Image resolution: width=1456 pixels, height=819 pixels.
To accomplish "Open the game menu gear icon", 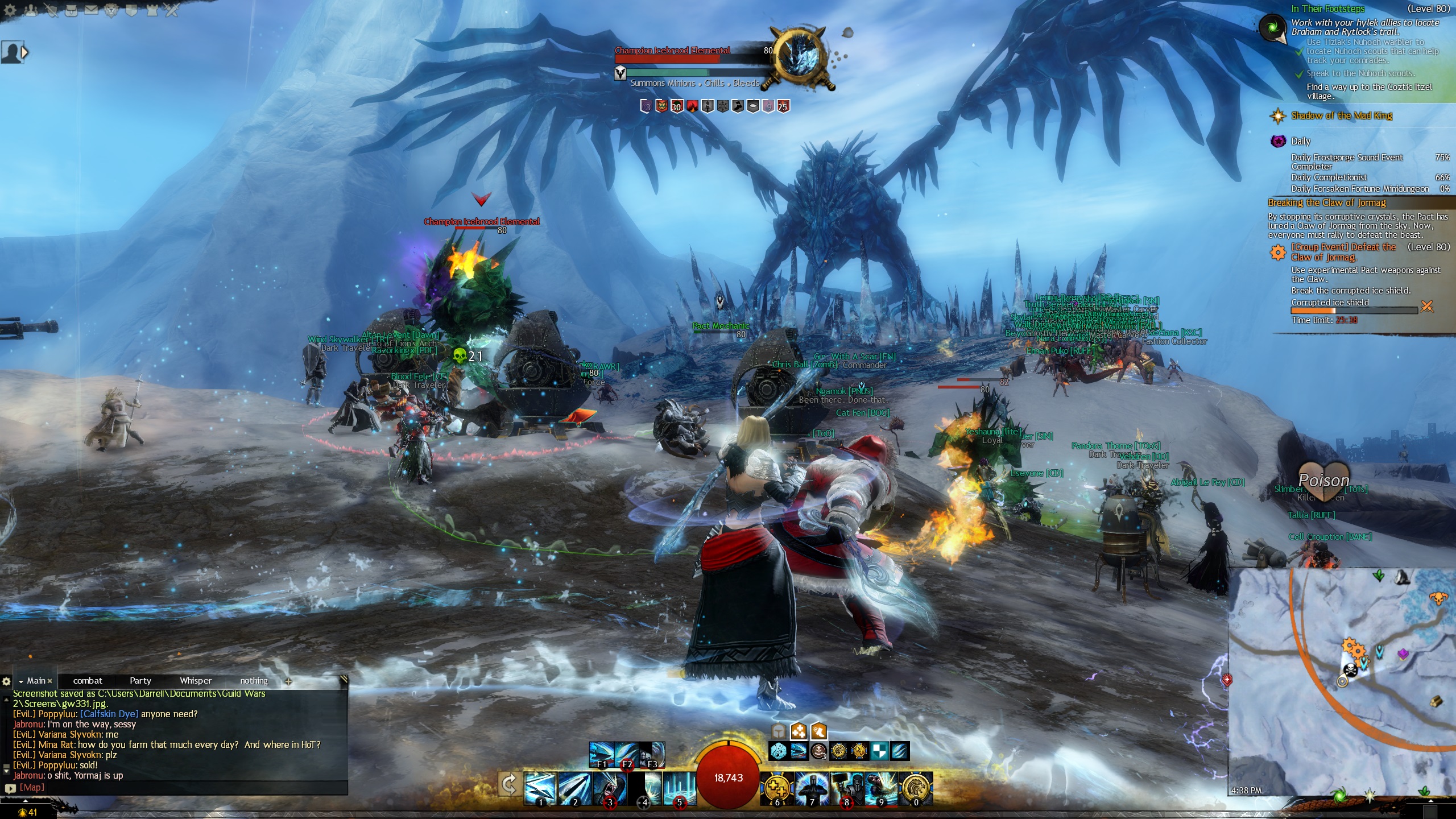I will 10,10.
